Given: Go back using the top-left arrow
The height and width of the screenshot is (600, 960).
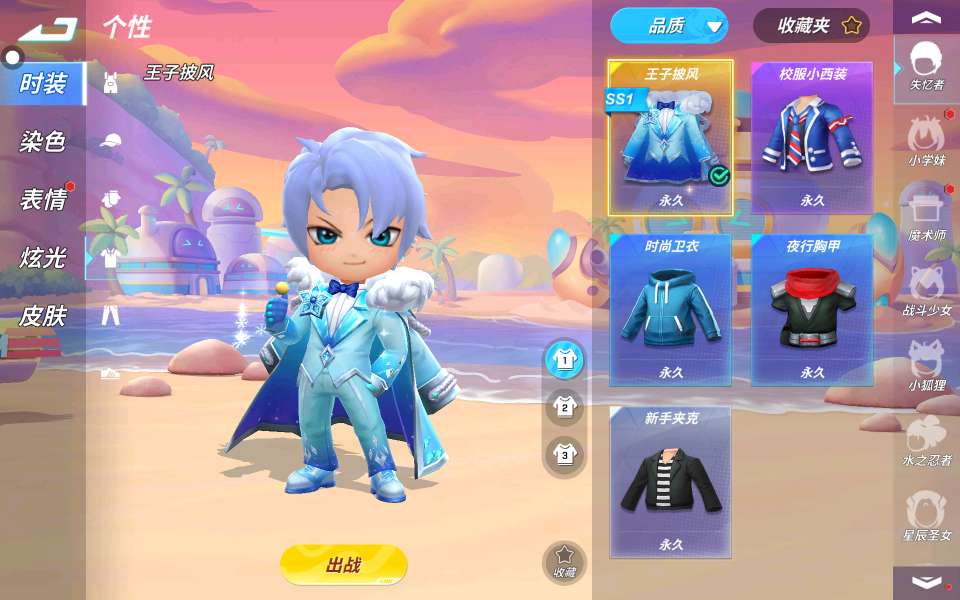Looking at the screenshot, I should click(x=46, y=29).
